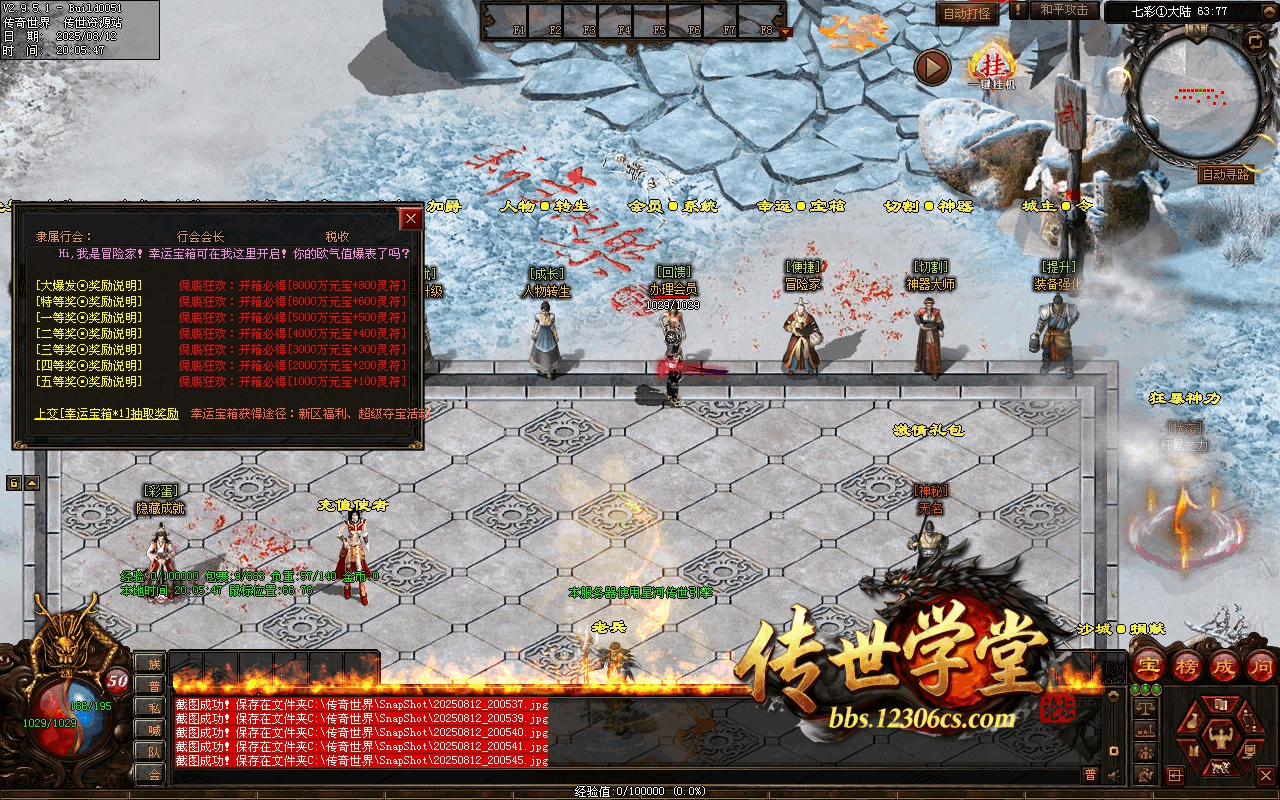Viewport: 1280px width, 800px height.
Task: Switch the 和平攻击 attack mode
Action: pyautogui.click(x=1063, y=10)
